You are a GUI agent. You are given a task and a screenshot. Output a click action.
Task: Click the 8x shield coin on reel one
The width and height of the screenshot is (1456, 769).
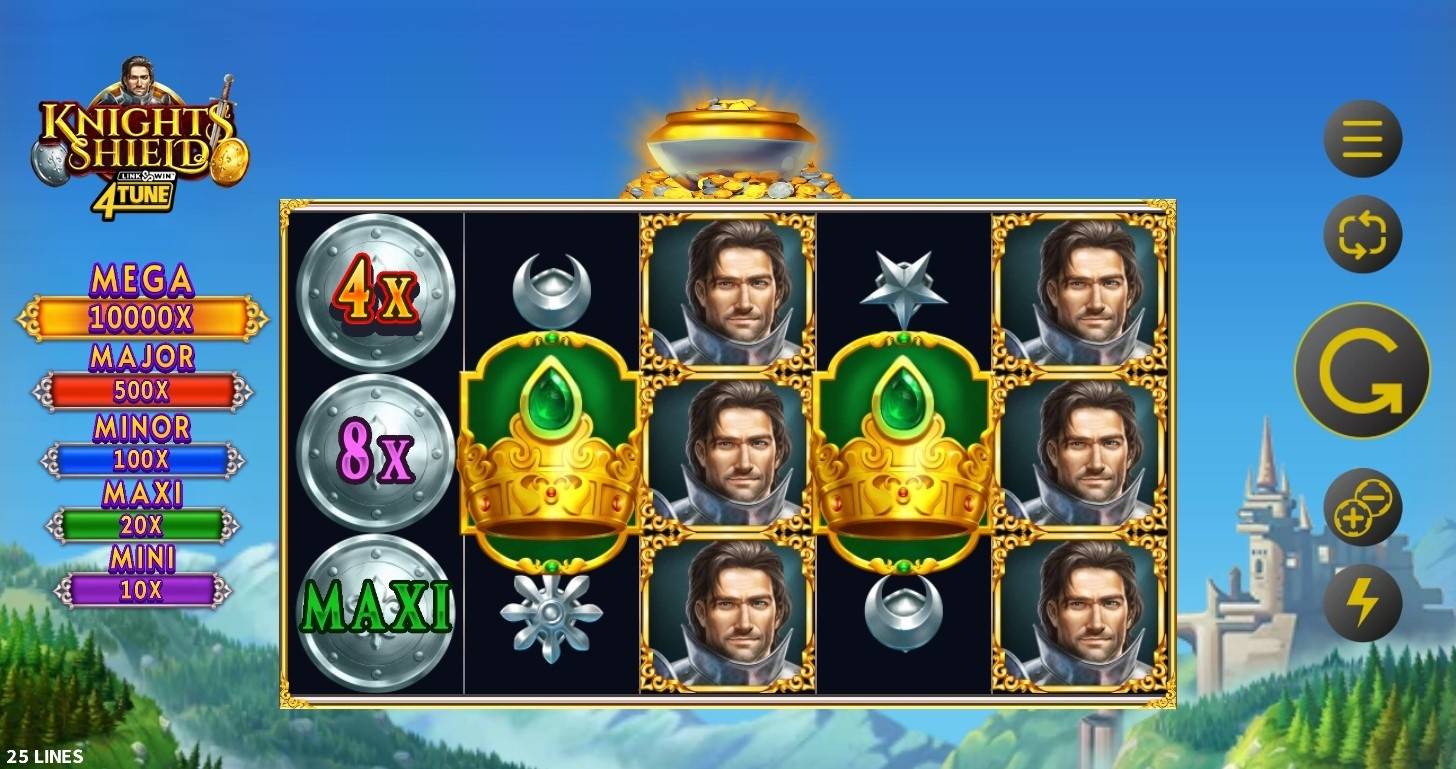click(373, 455)
